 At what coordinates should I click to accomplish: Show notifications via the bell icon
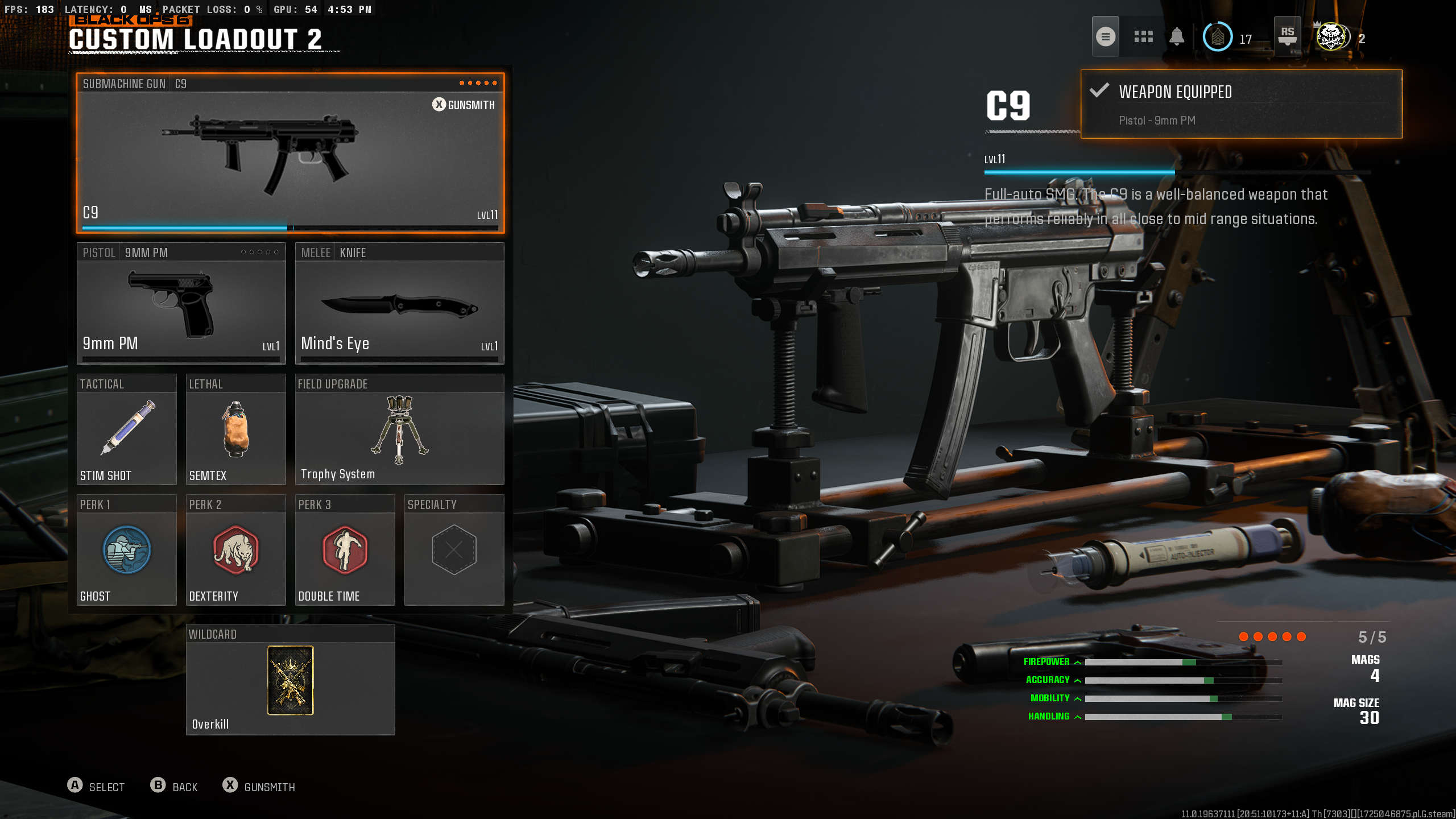pyautogui.click(x=1177, y=37)
